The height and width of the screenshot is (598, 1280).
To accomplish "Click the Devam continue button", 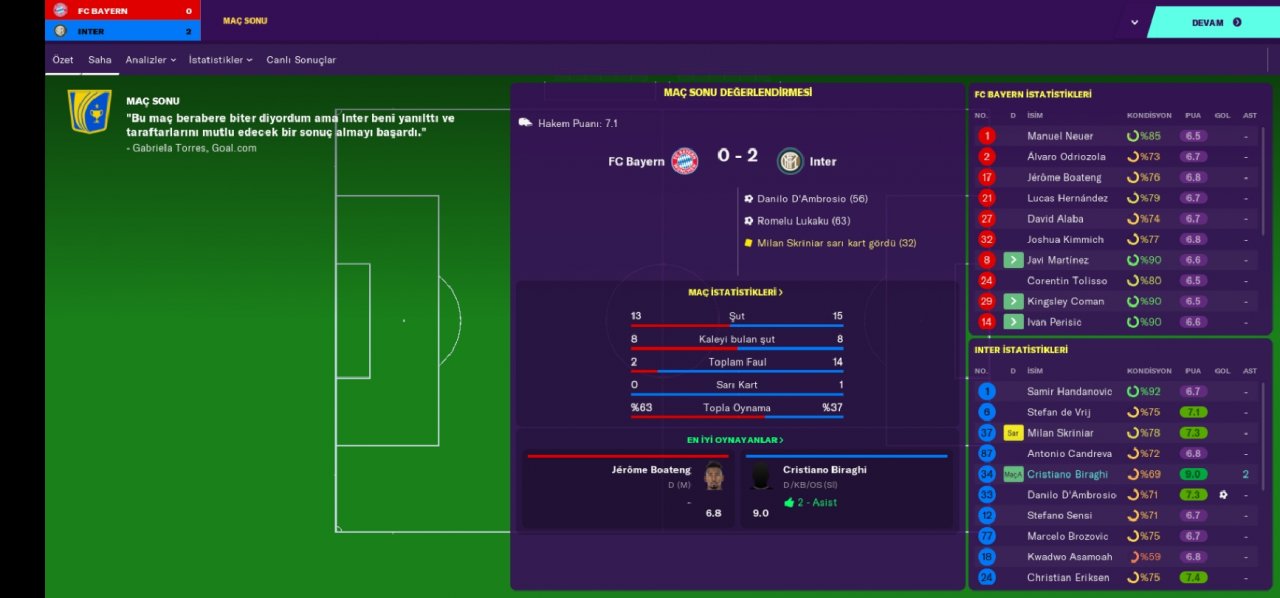I will (1215, 22).
